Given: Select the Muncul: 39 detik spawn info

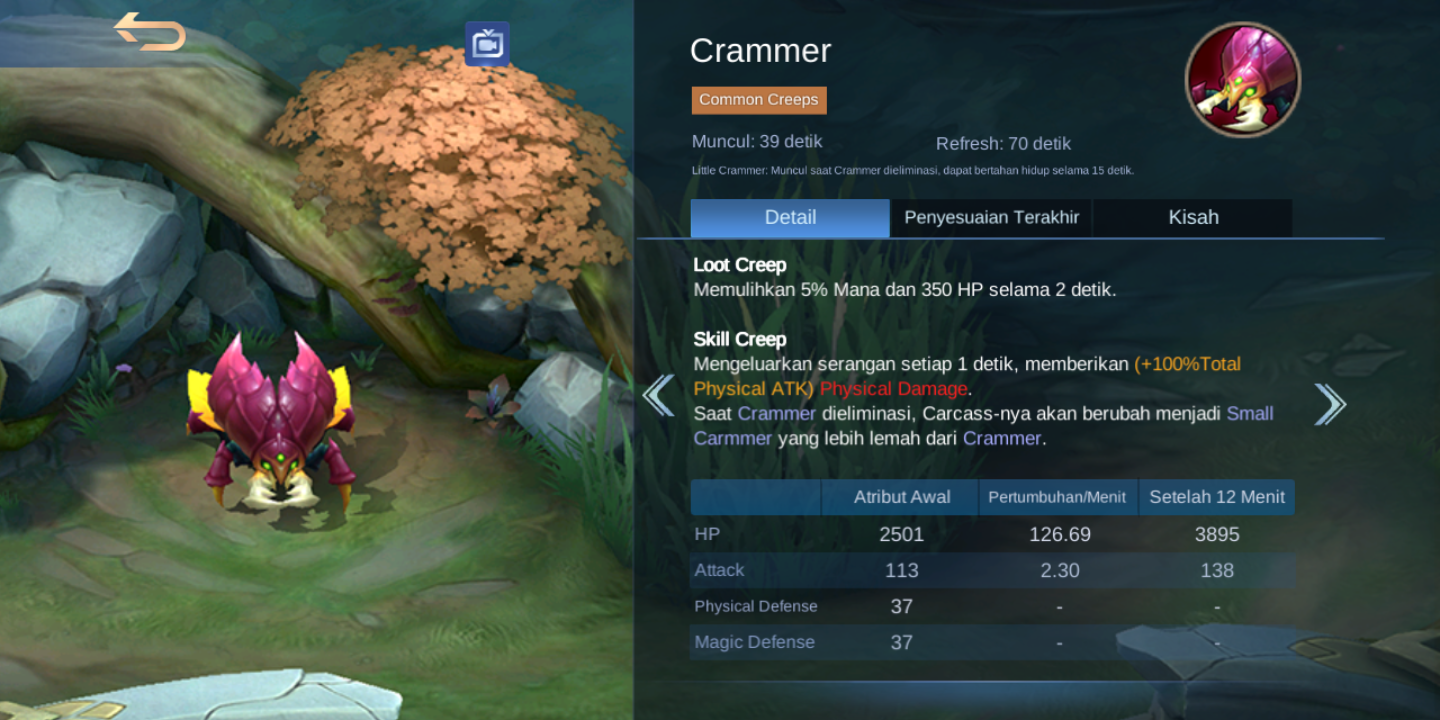Looking at the screenshot, I should coord(755,141).
